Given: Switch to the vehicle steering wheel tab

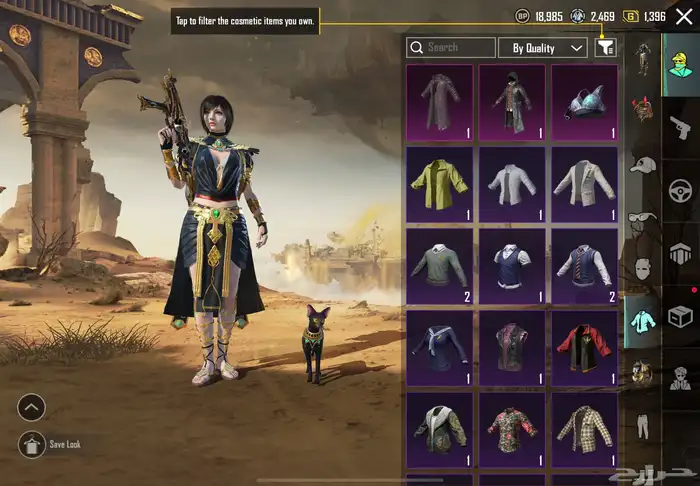Looking at the screenshot, I should click(681, 190).
